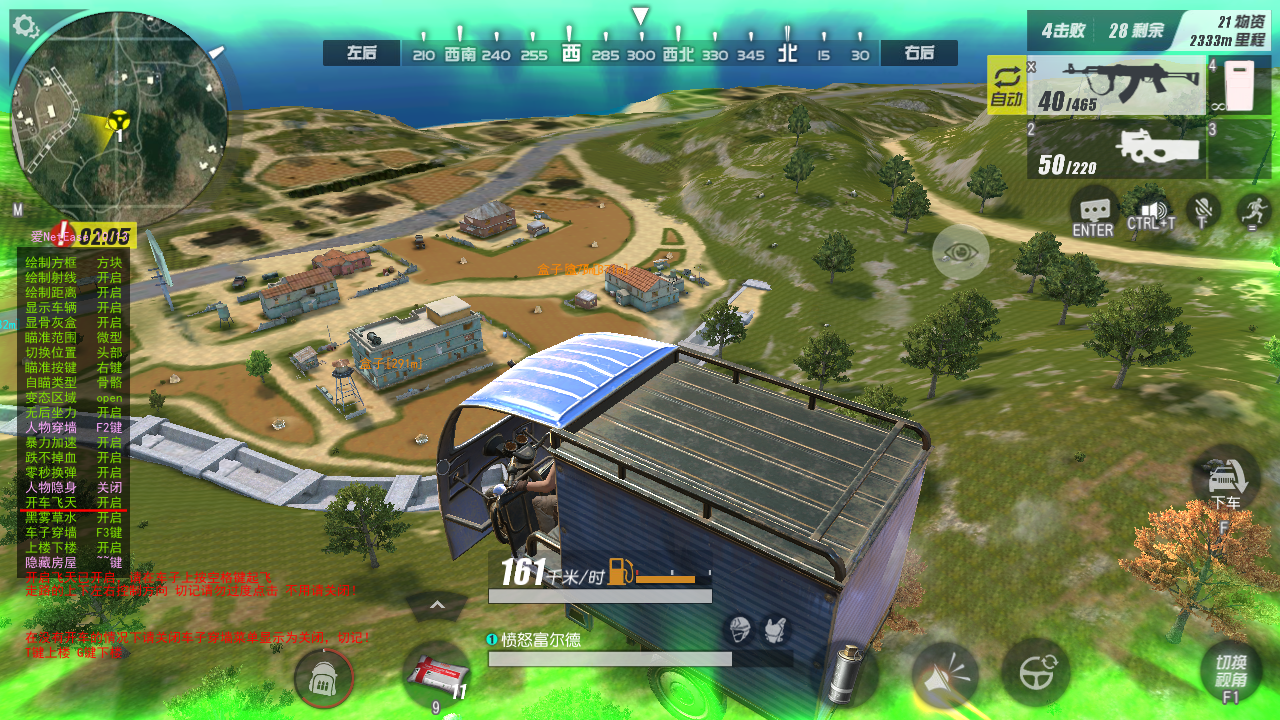Open the backpack inventory button
The width and height of the screenshot is (1280, 720).
pos(323,679)
